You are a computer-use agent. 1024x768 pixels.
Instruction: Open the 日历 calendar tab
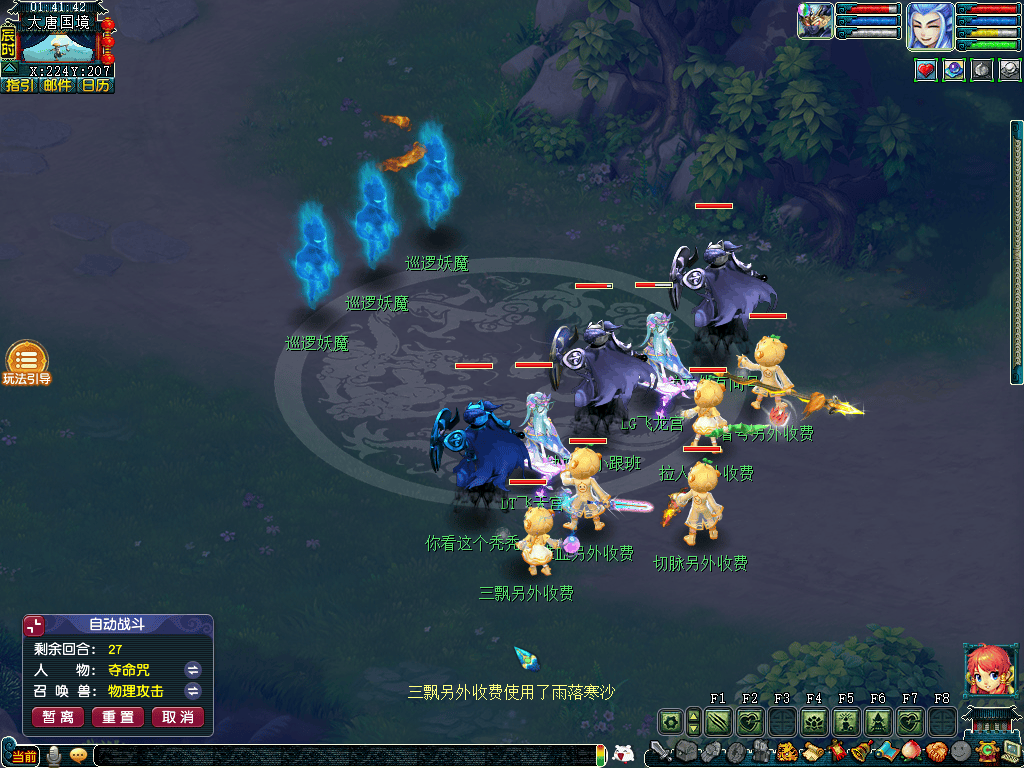[x=96, y=86]
